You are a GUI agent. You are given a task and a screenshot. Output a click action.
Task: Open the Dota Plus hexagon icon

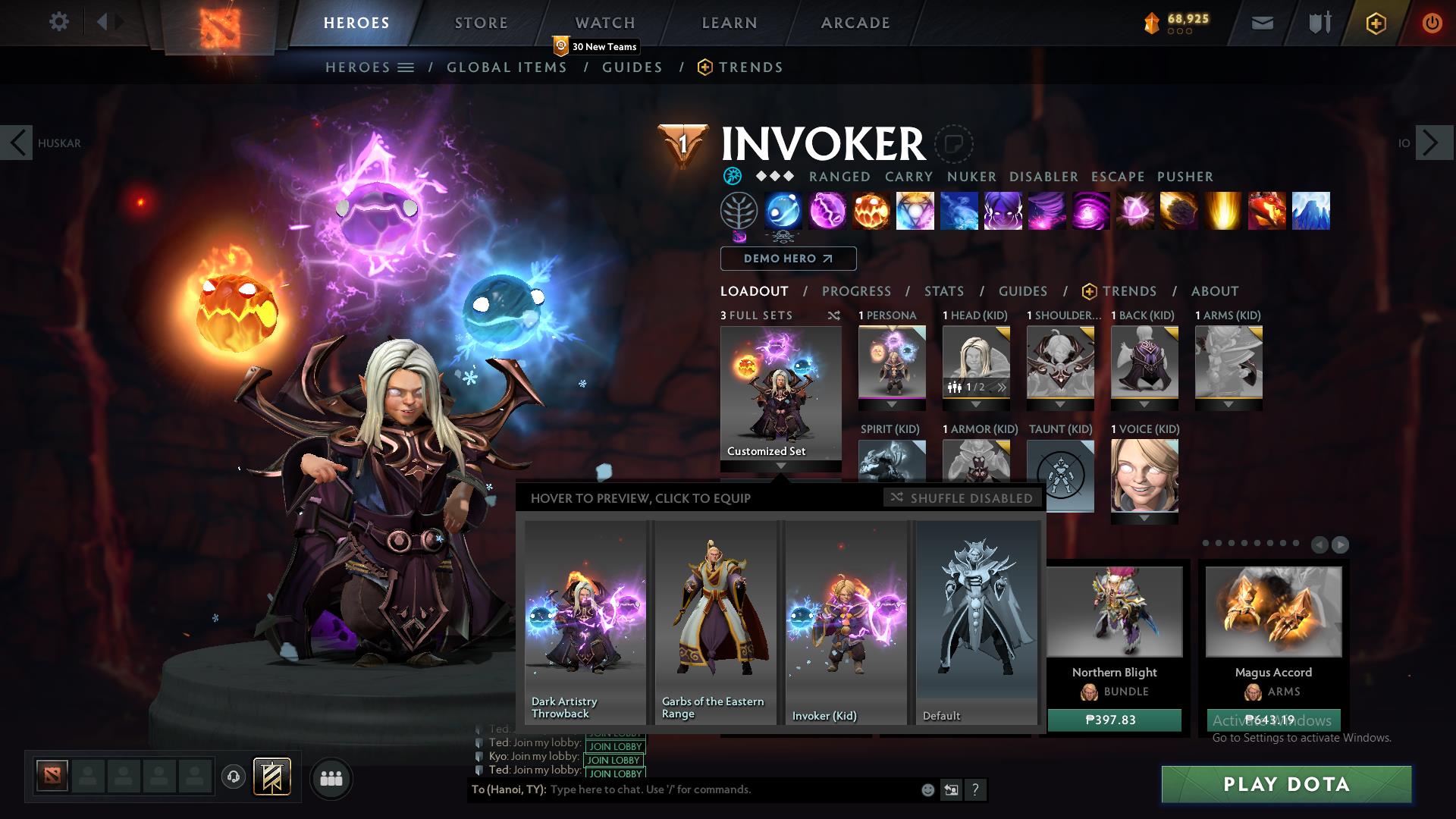pos(1375,23)
